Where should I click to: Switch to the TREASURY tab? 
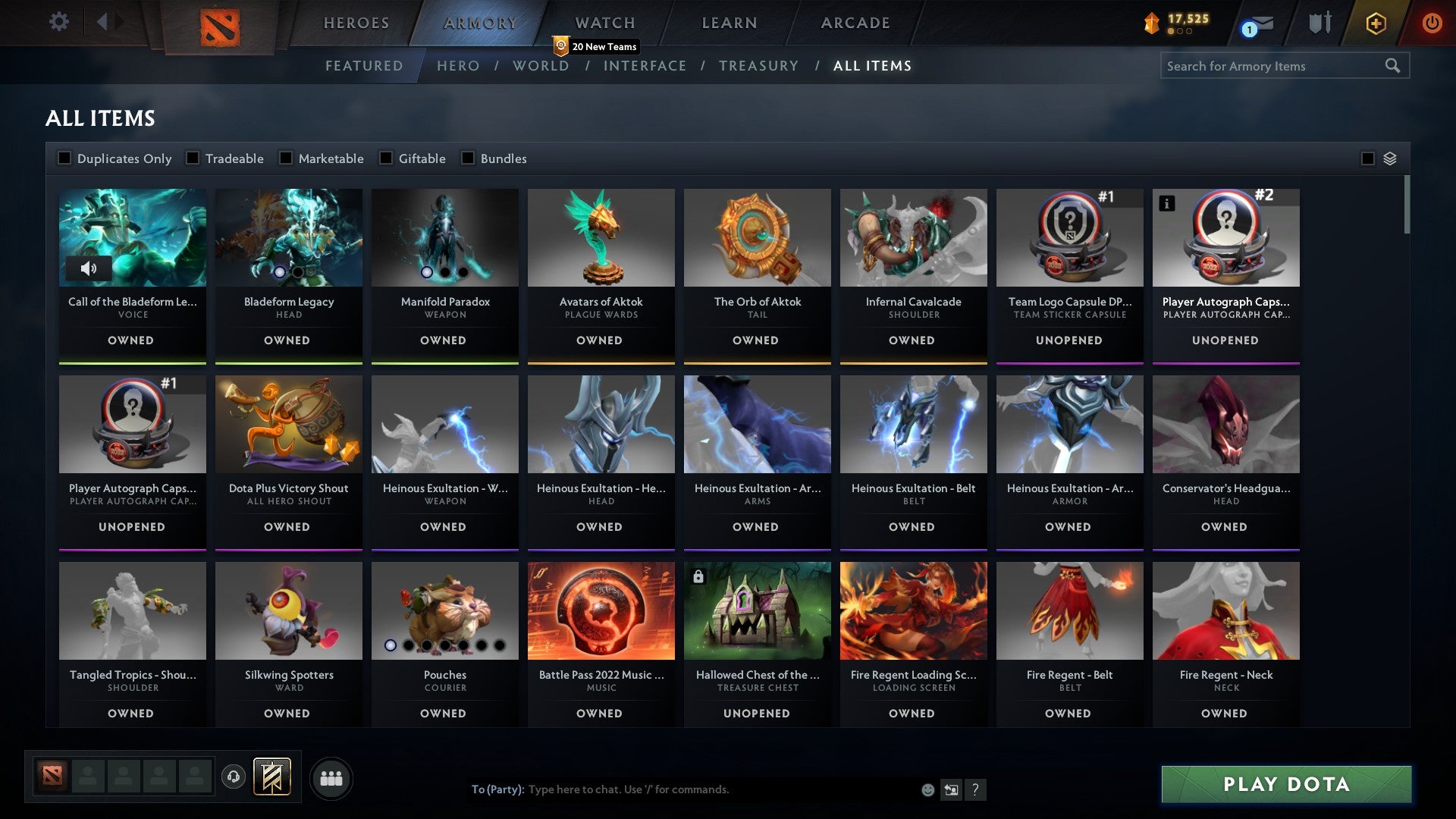[x=758, y=66]
